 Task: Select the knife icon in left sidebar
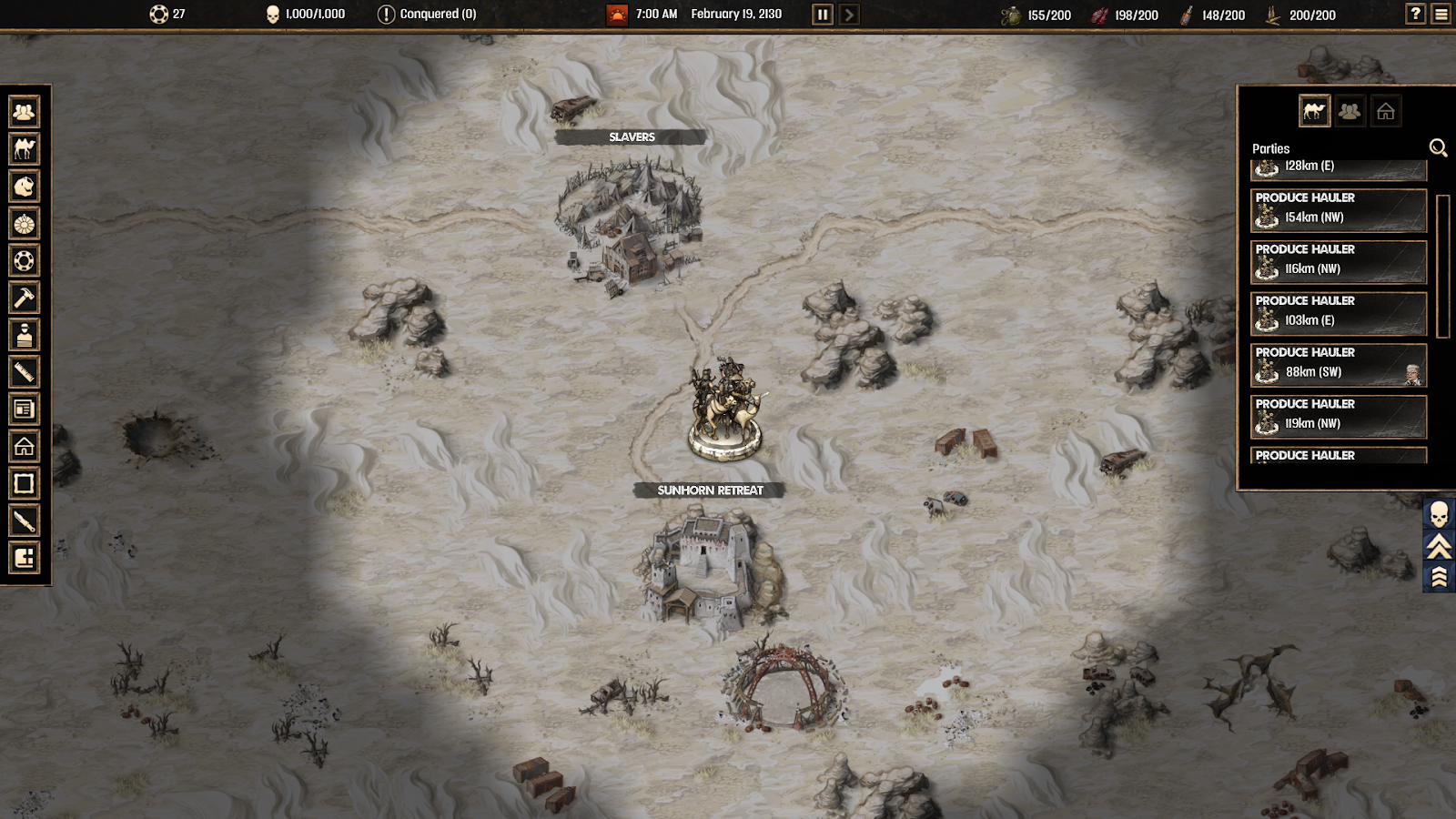point(25,521)
